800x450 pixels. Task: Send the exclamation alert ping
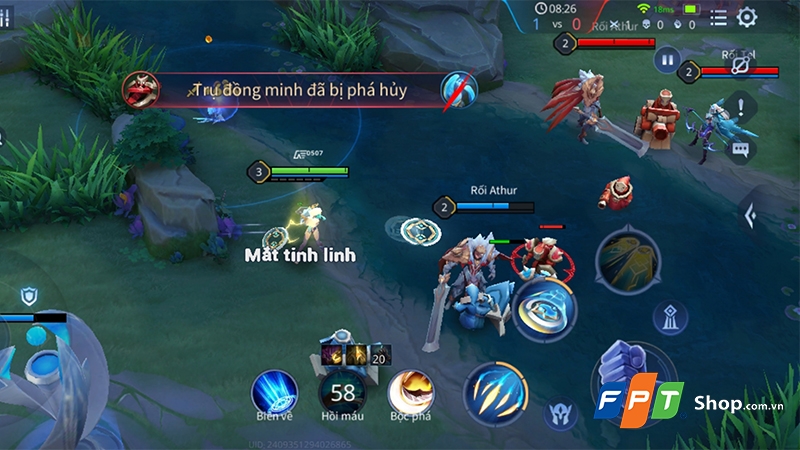coord(741,105)
